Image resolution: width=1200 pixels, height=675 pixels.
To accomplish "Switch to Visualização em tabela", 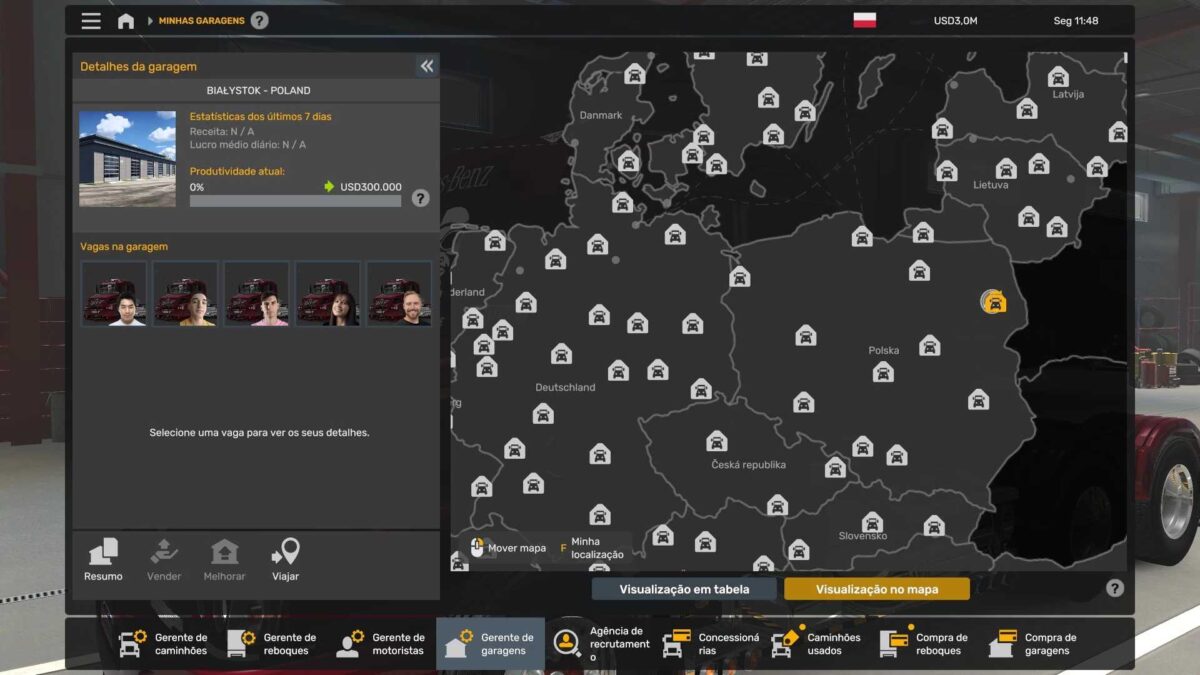I will pos(684,589).
